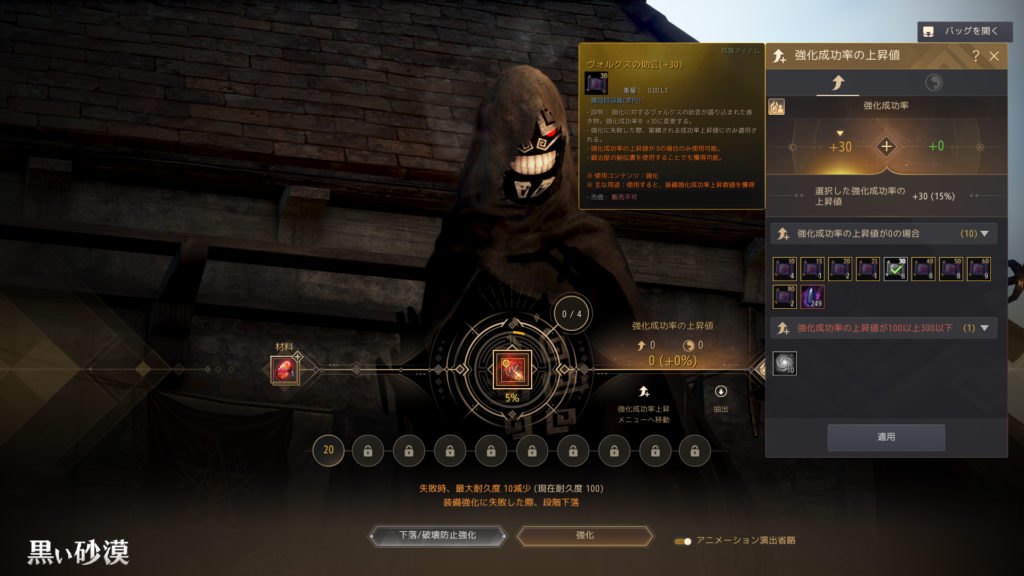This screenshot has height=576, width=1024.
Task: Click the plus button between +30 and +0
Action: [x=886, y=147]
